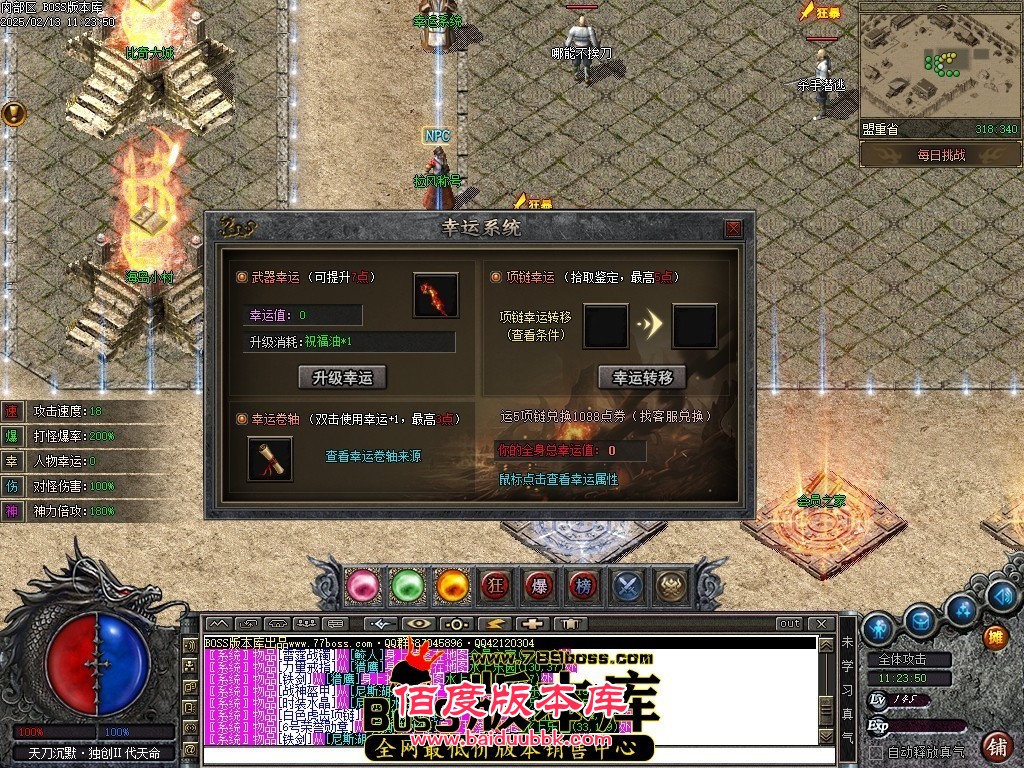Click the 升级幸运 upgrade luck button

pos(342,377)
